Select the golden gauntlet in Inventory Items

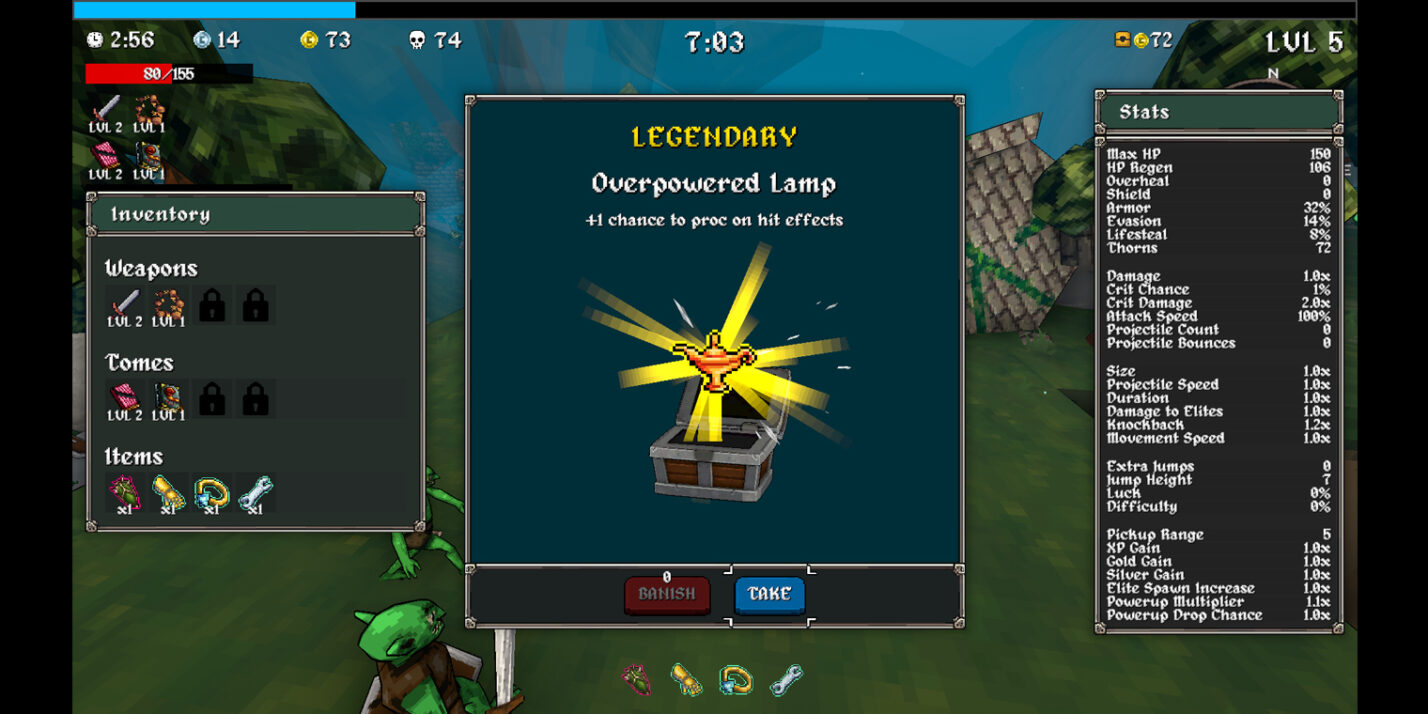click(x=168, y=492)
